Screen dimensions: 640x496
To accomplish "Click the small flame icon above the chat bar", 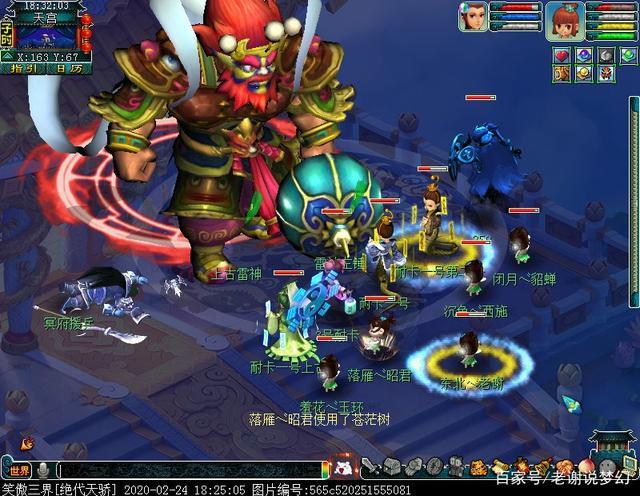I will pos(26,443).
